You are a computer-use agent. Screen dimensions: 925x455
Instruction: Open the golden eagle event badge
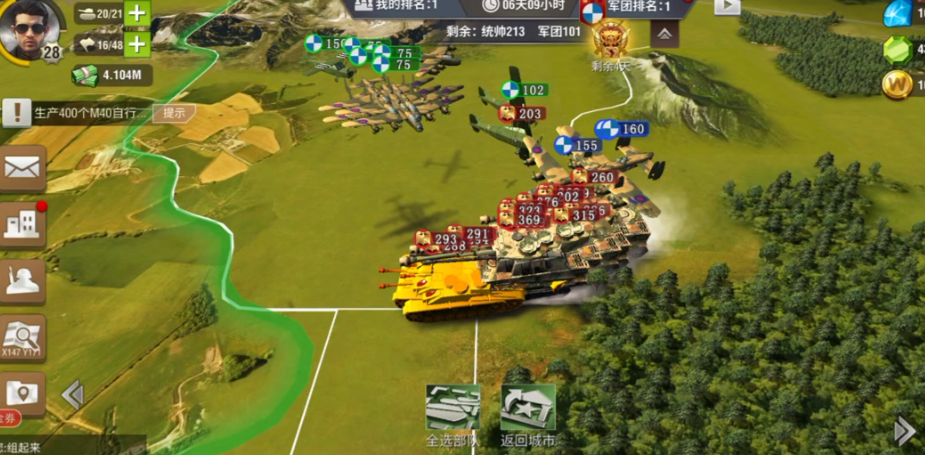[609, 42]
